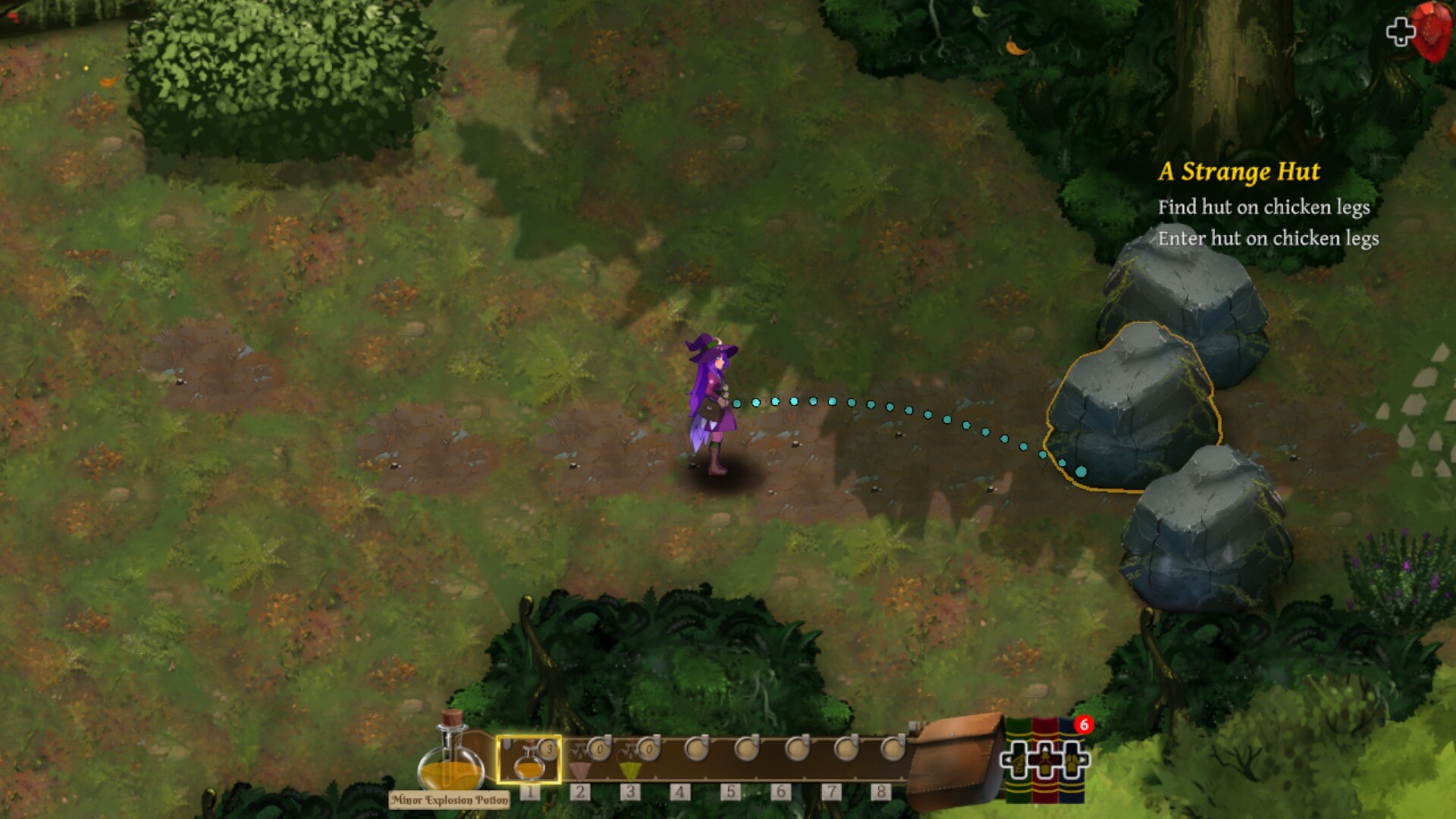The image size is (1456, 819).
Task: Click the right arrow beside the book spines
Action: 1083,760
